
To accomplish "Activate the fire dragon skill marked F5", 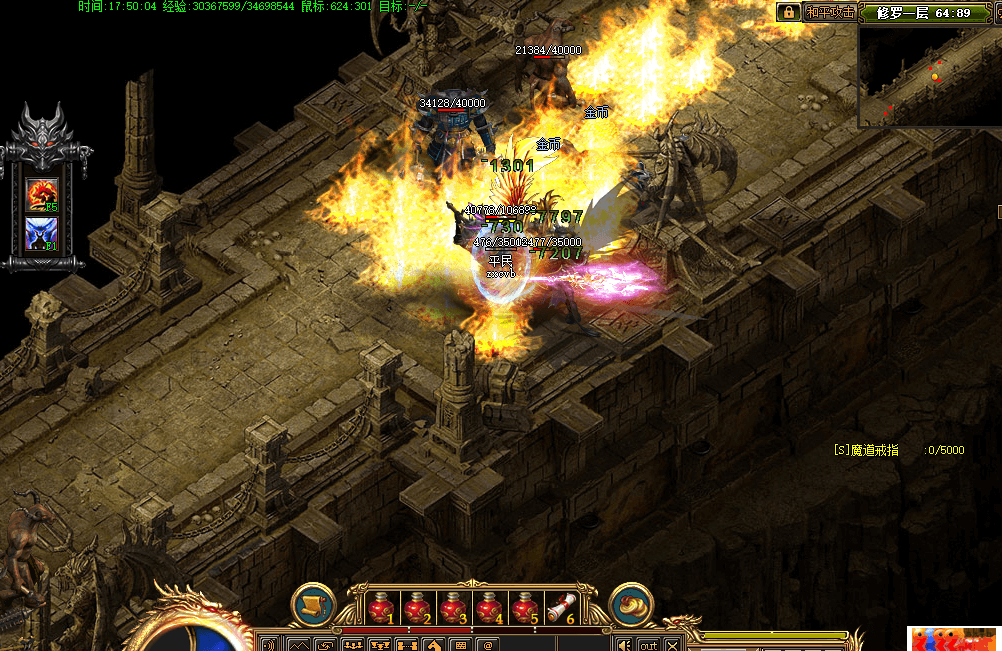I will (42, 194).
